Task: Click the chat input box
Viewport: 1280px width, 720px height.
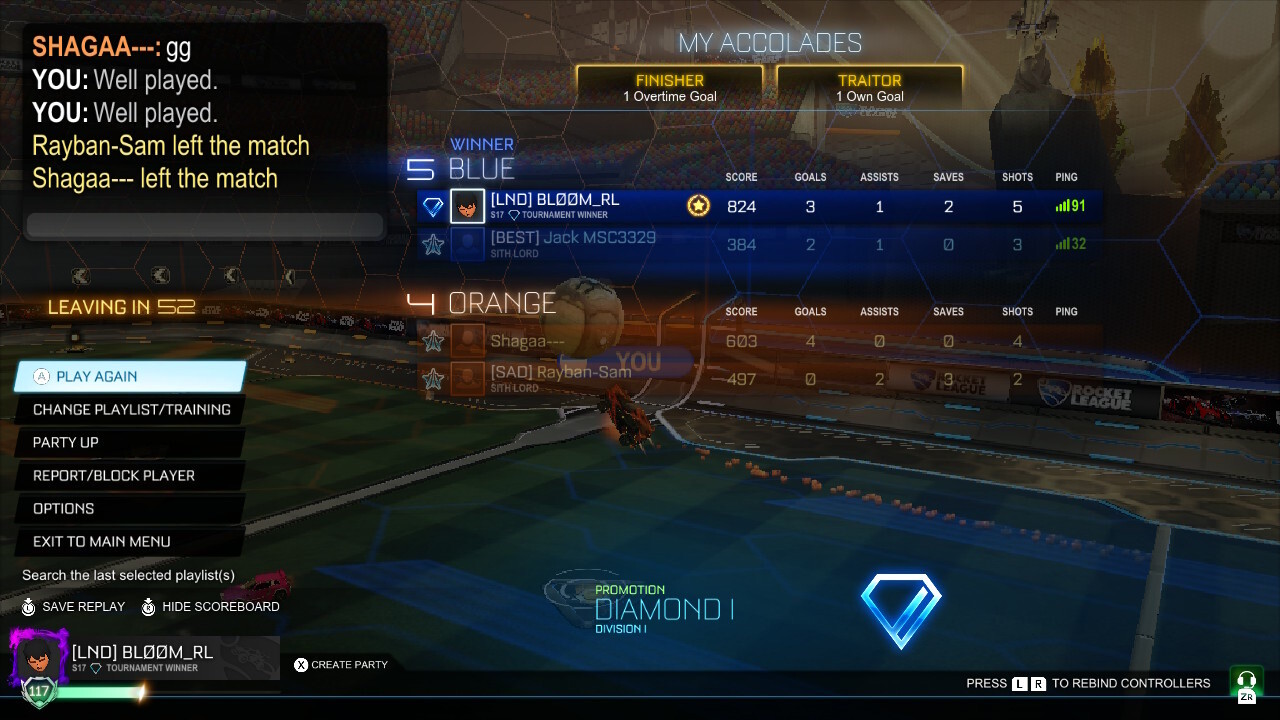Action: (205, 226)
